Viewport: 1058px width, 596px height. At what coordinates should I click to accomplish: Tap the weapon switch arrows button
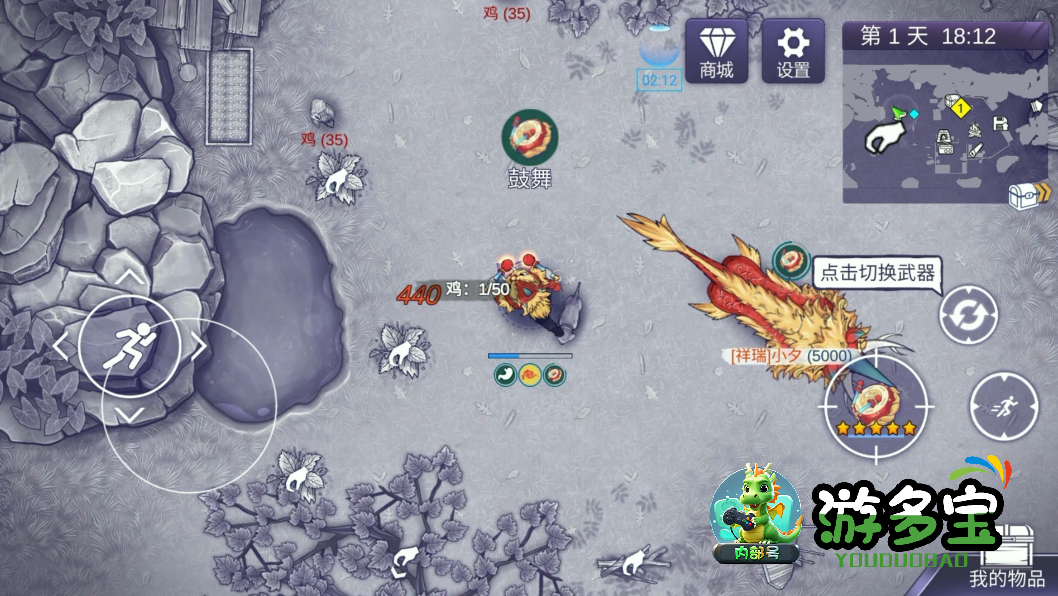pyautogui.click(x=968, y=315)
